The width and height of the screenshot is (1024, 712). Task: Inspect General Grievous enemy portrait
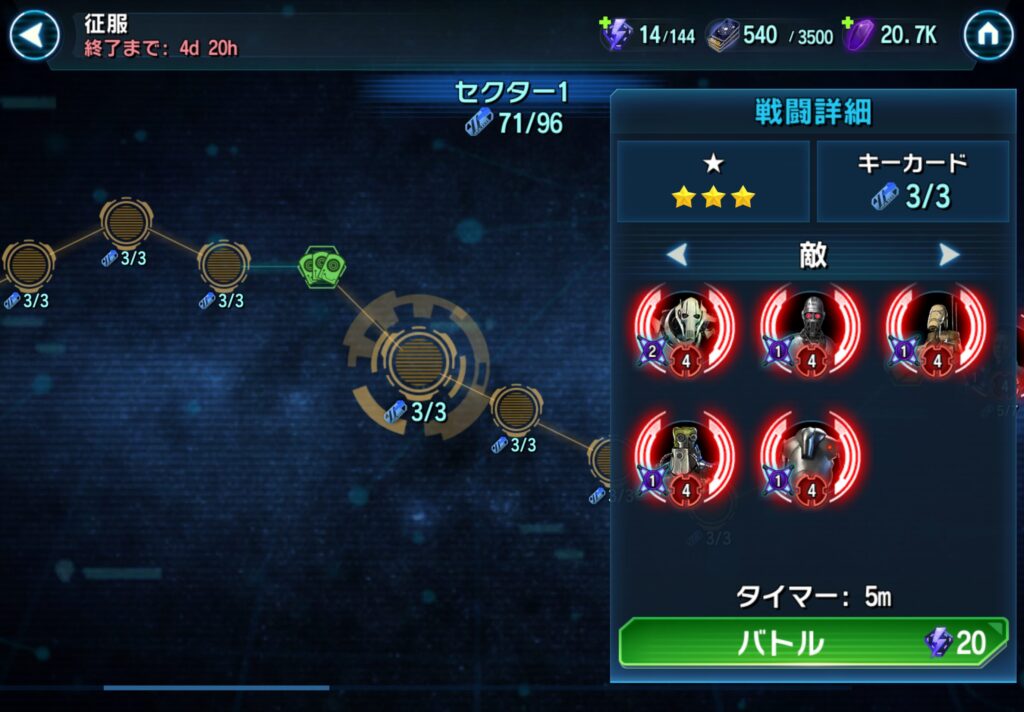686,327
